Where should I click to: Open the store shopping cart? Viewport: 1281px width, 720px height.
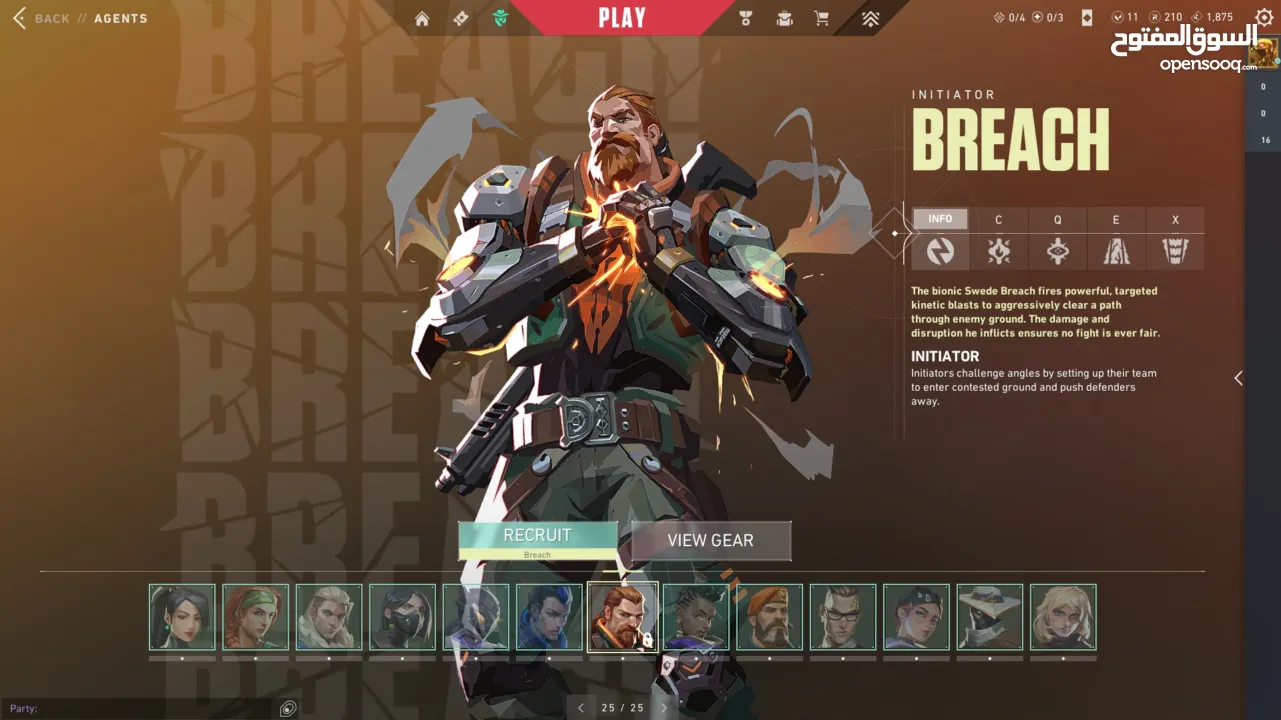[821, 18]
